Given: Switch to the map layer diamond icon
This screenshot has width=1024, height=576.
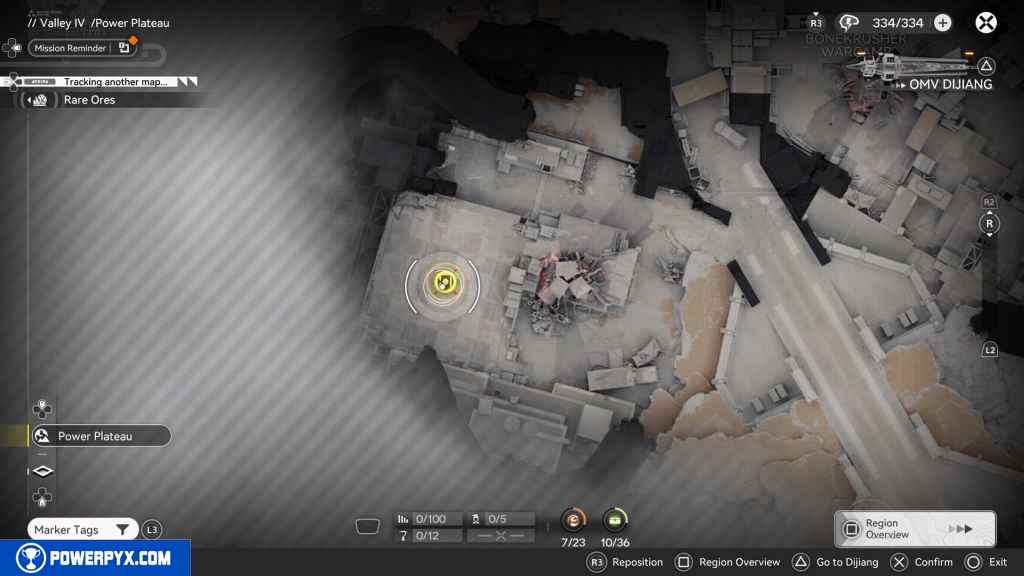Looking at the screenshot, I should [43, 471].
